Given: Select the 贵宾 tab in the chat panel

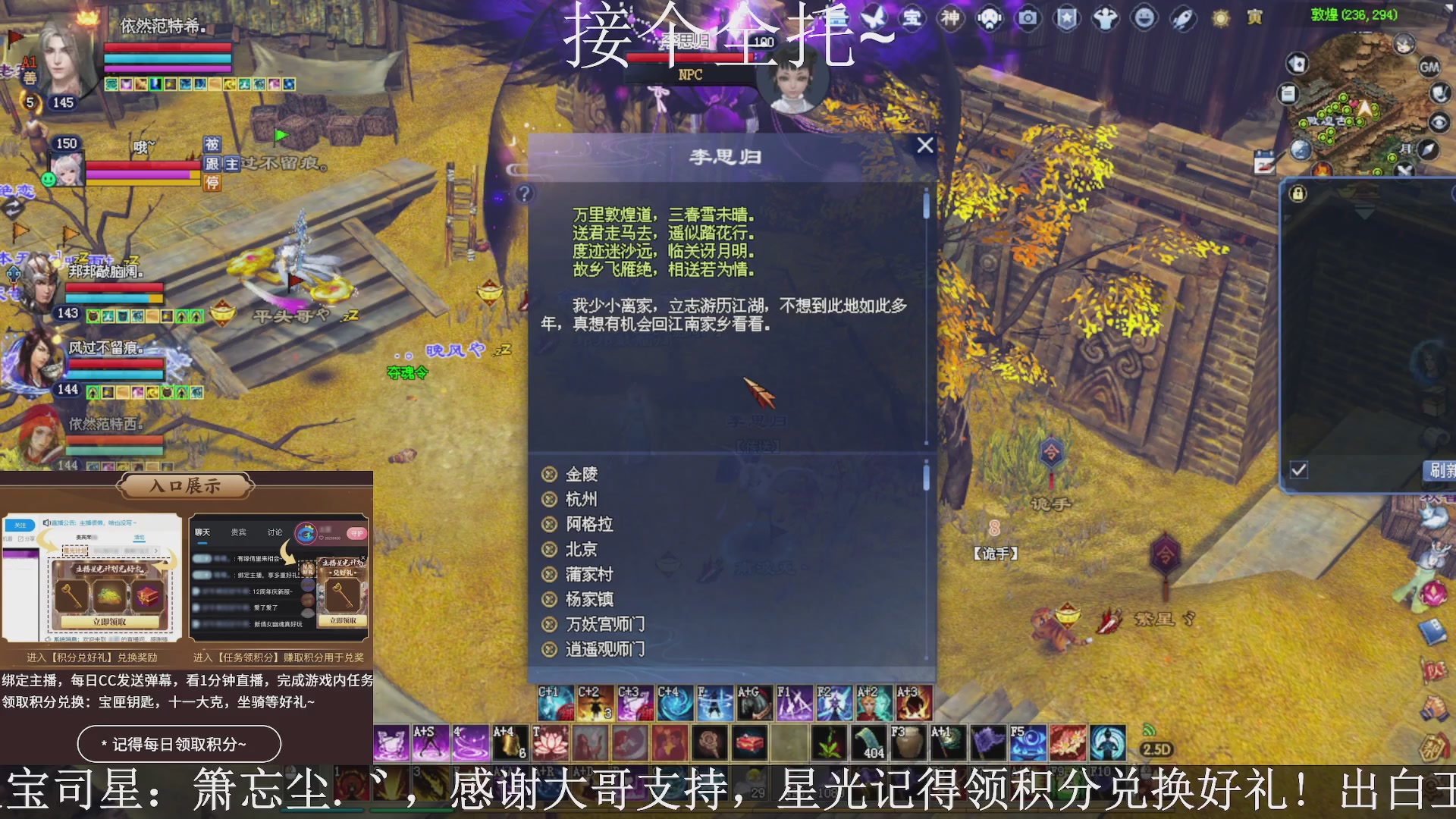Looking at the screenshot, I should click(238, 532).
